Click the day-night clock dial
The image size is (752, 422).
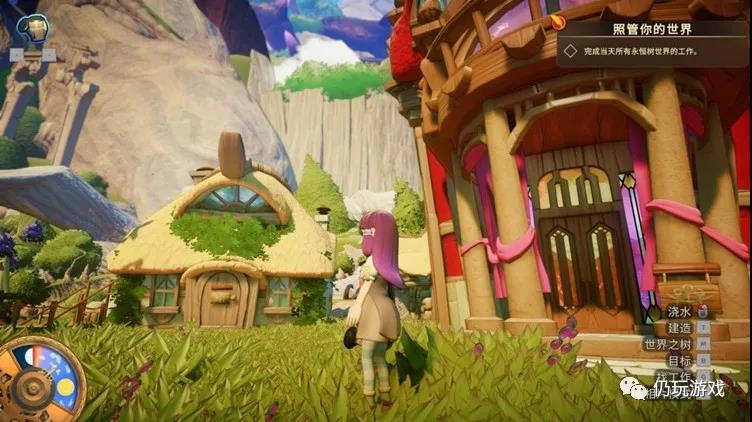[x=40, y=380]
